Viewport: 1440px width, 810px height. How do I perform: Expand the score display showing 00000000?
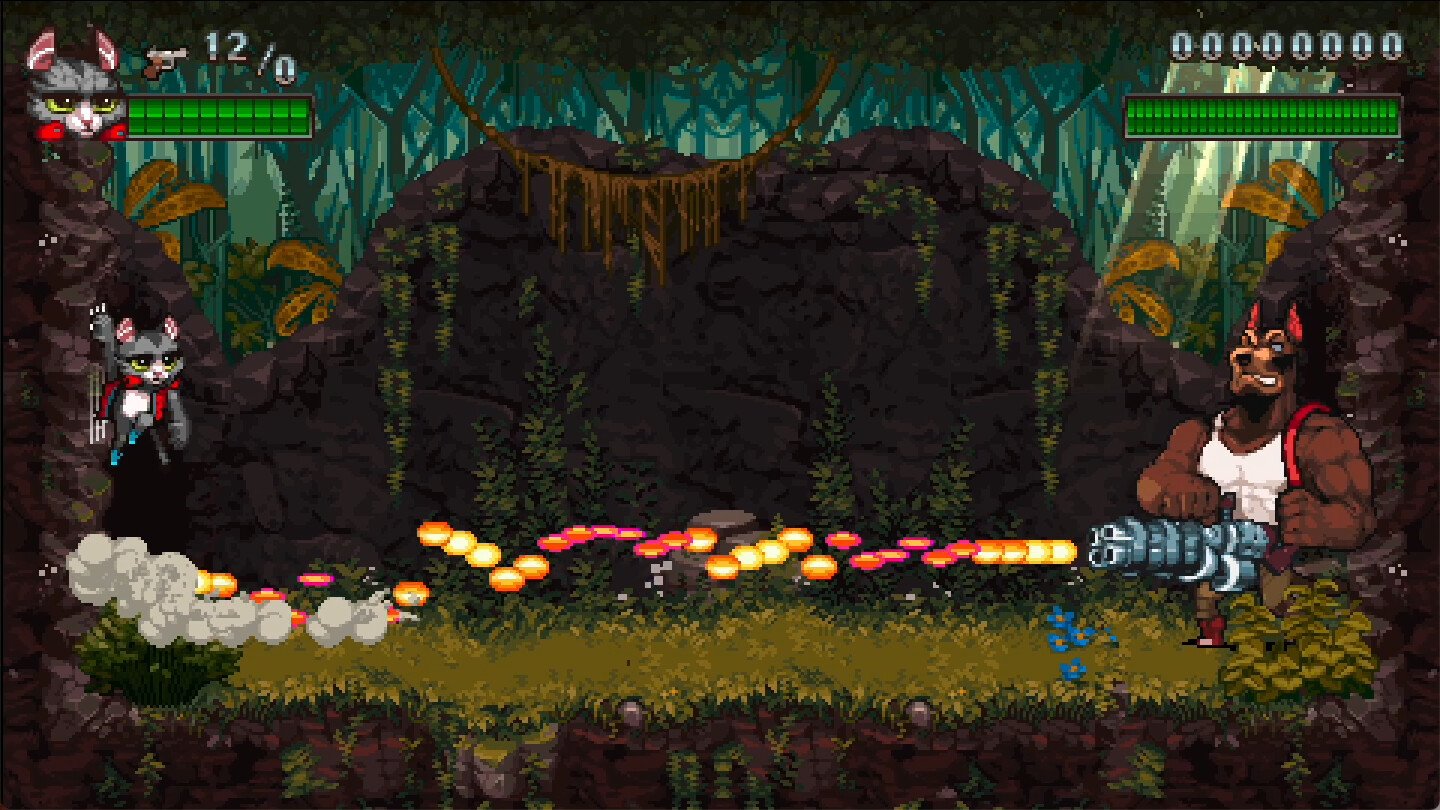1283,45
